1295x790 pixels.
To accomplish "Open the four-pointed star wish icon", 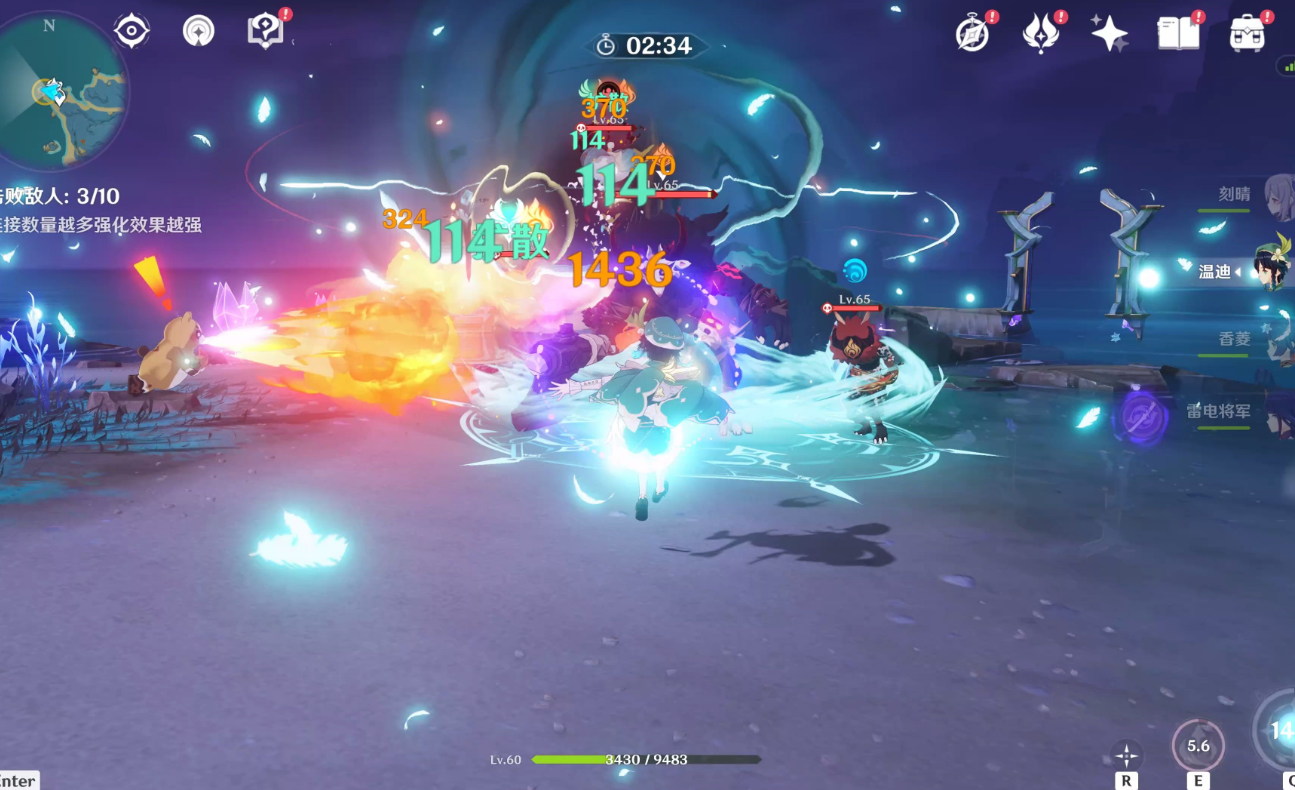I will [x=1109, y=35].
